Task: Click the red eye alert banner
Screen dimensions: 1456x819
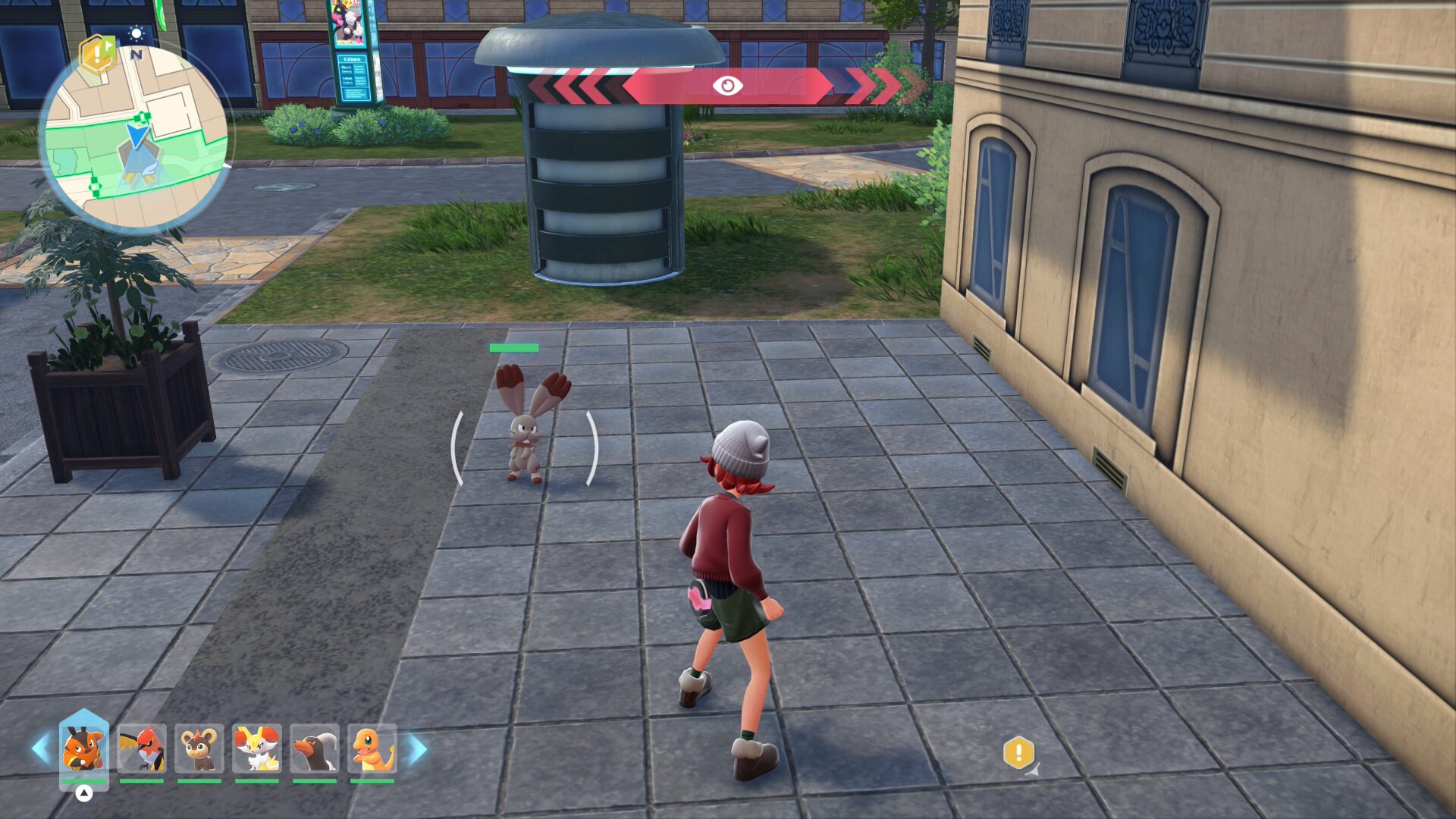Action: pyautogui.click(x=726, y=86)
